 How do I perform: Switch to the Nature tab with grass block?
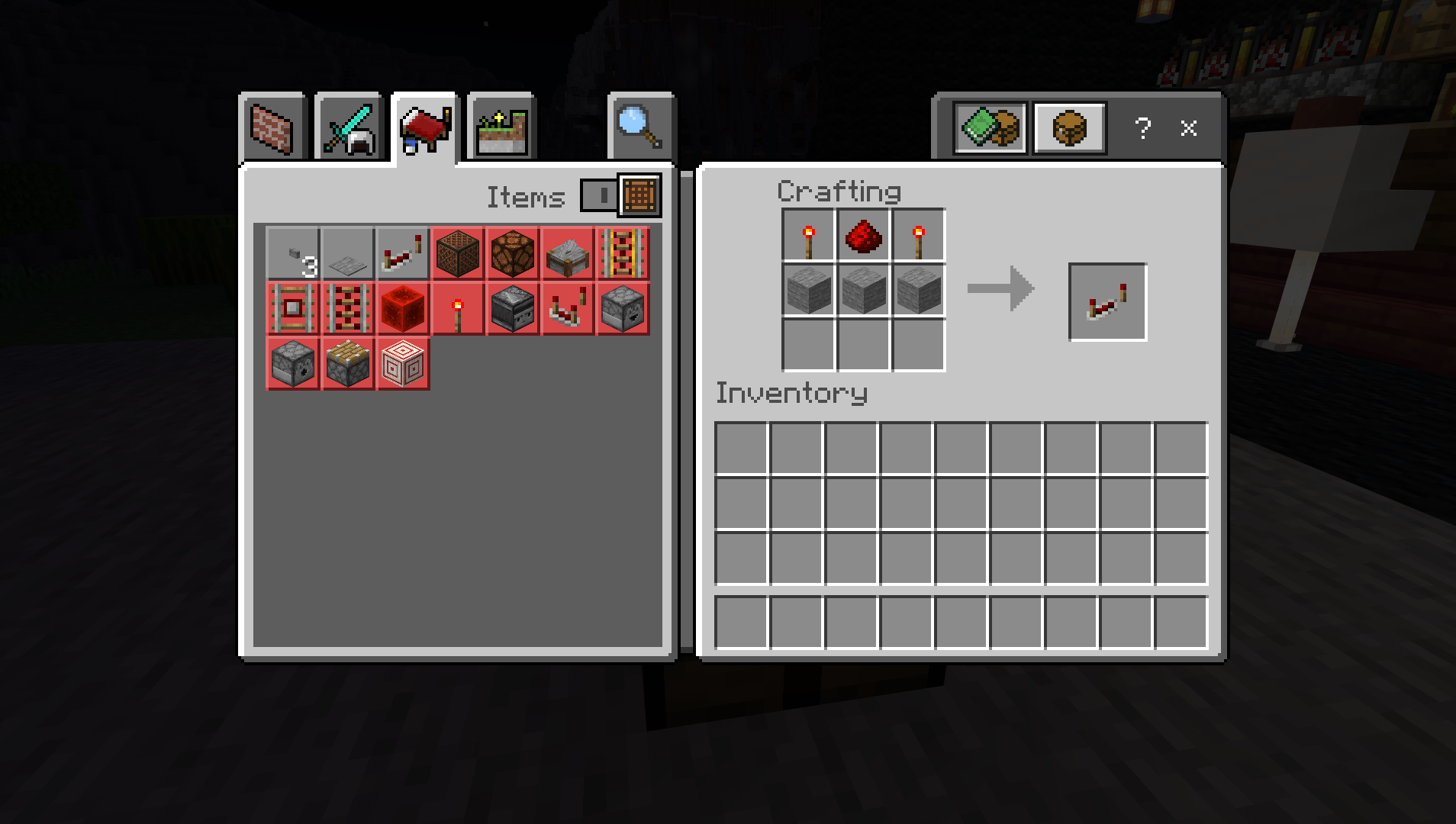click(500, 127)
